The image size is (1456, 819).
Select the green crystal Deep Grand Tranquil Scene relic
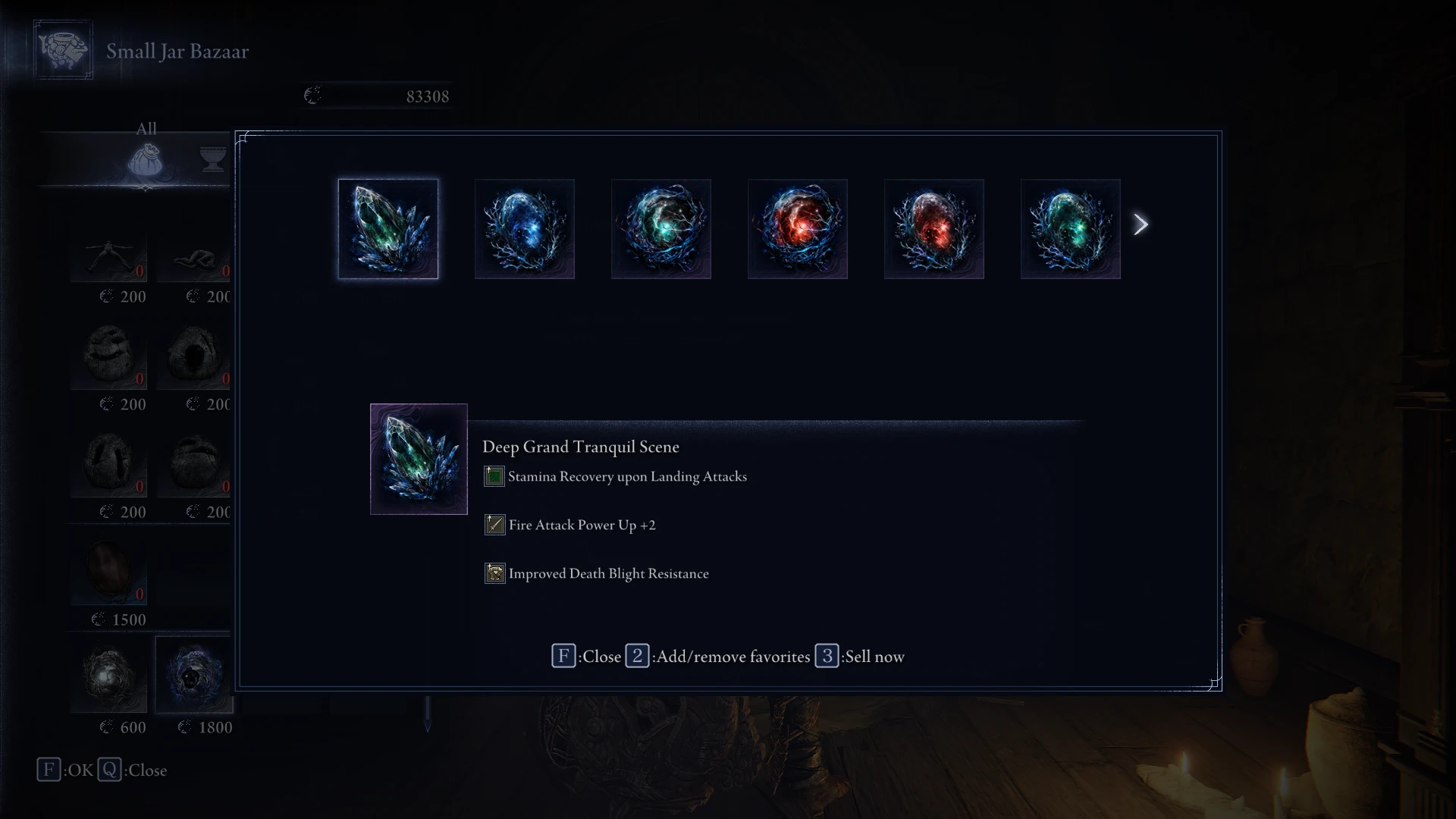388,229
